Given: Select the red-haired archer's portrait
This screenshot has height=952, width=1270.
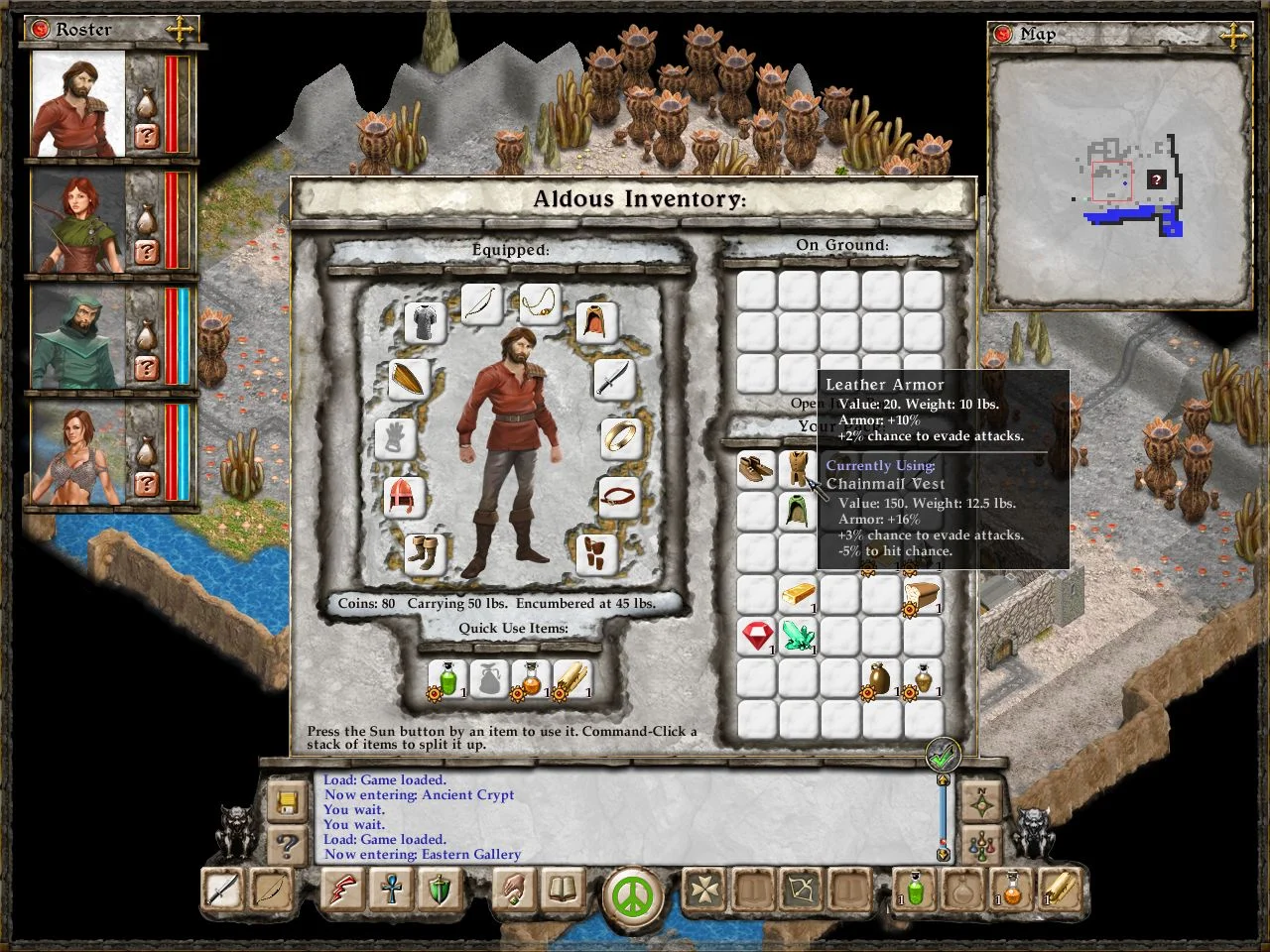Looking at the screenshot, I should 76,221.
